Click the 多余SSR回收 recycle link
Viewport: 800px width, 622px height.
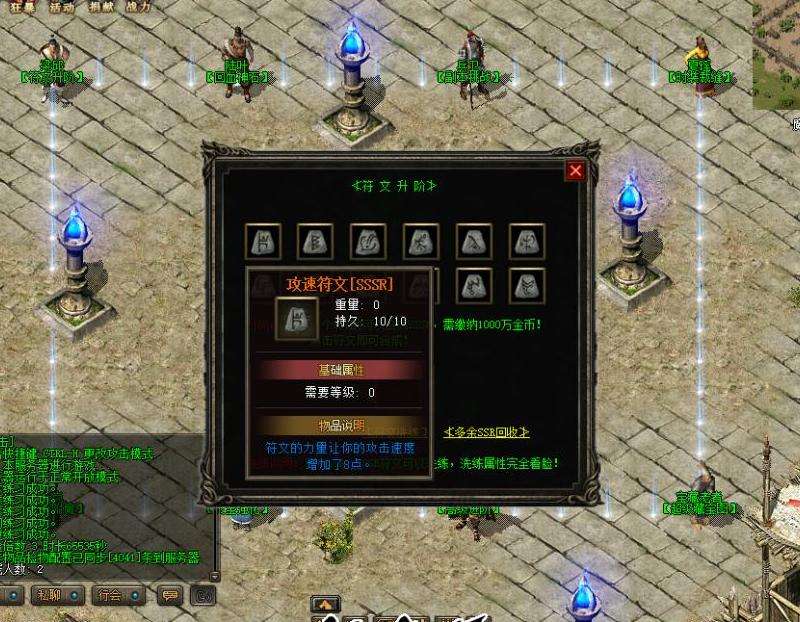point(486,432)
